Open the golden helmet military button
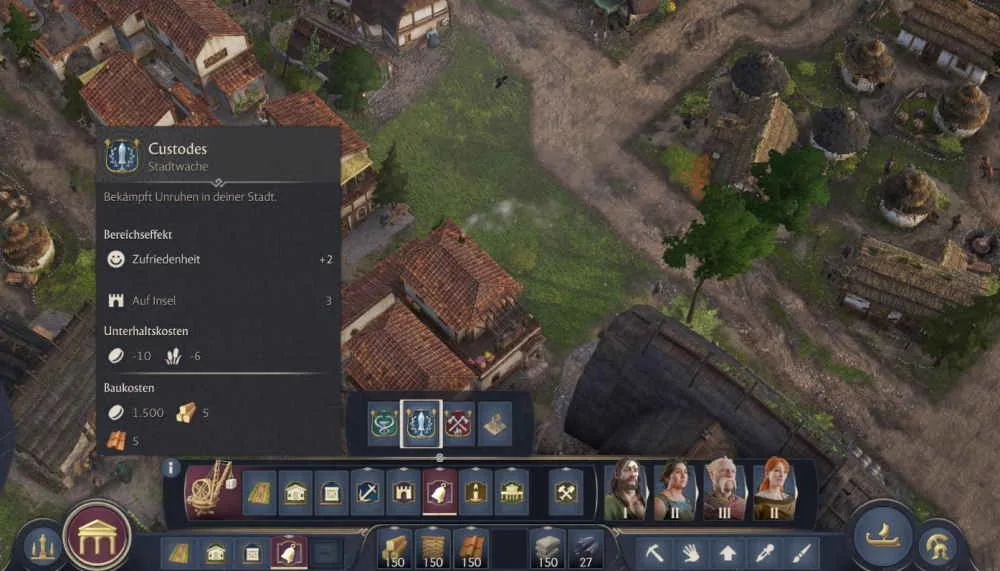Screen dimensions: 1000x571 [939, 545]
